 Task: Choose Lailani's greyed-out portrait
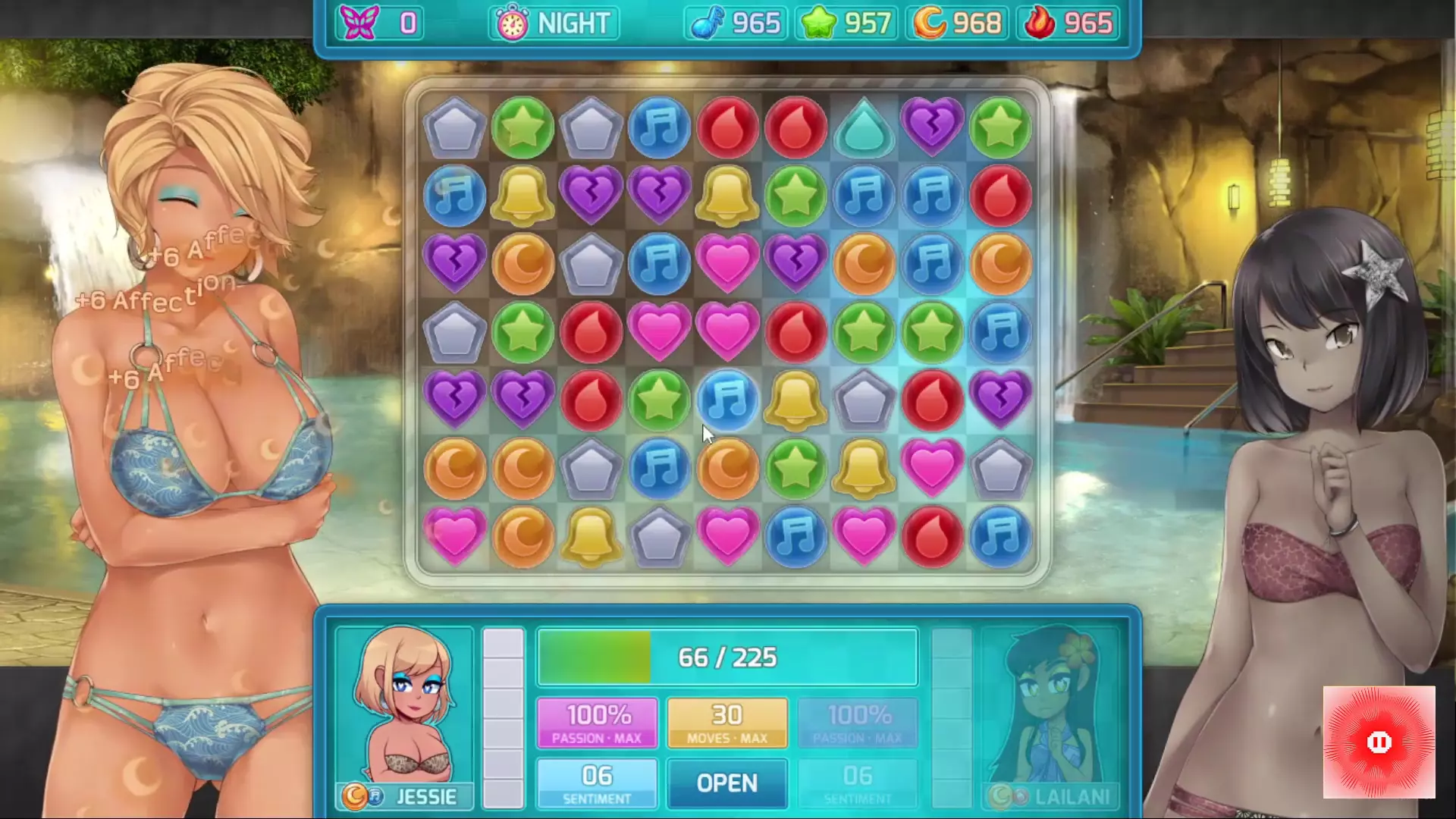tap(1050, 705)
